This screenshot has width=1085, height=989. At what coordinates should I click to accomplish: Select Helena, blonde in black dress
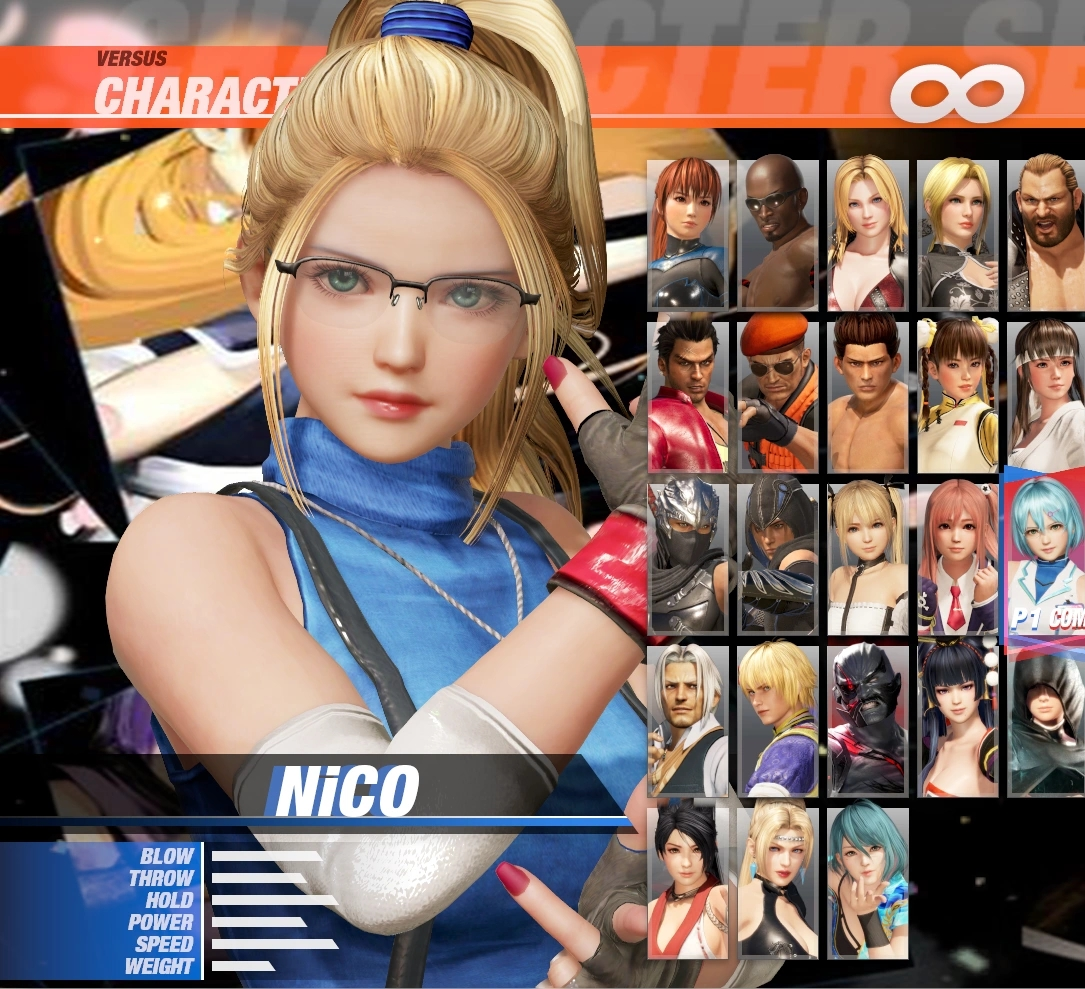coord(957,234)
